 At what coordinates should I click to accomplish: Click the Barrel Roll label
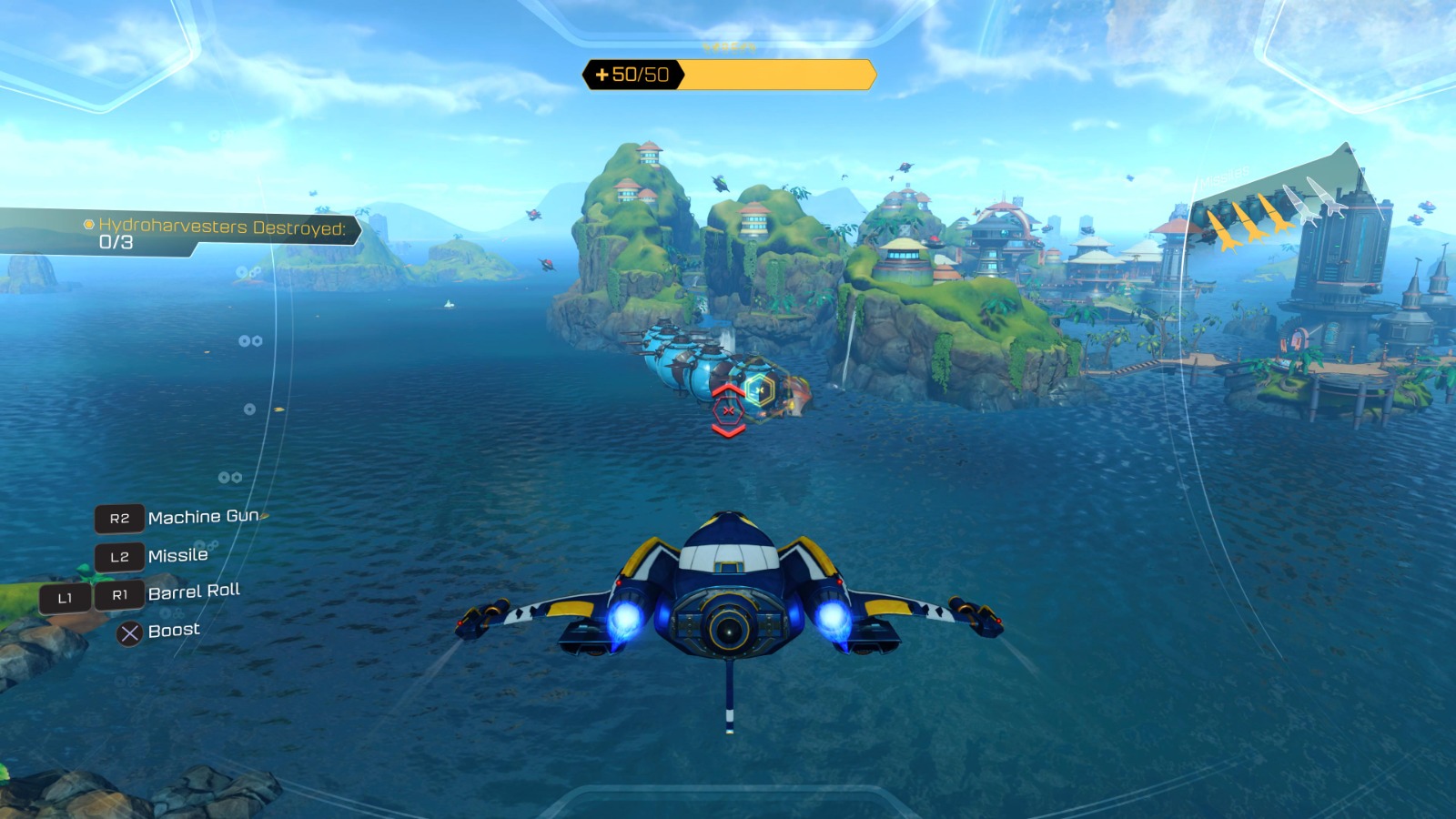[194, 591]
